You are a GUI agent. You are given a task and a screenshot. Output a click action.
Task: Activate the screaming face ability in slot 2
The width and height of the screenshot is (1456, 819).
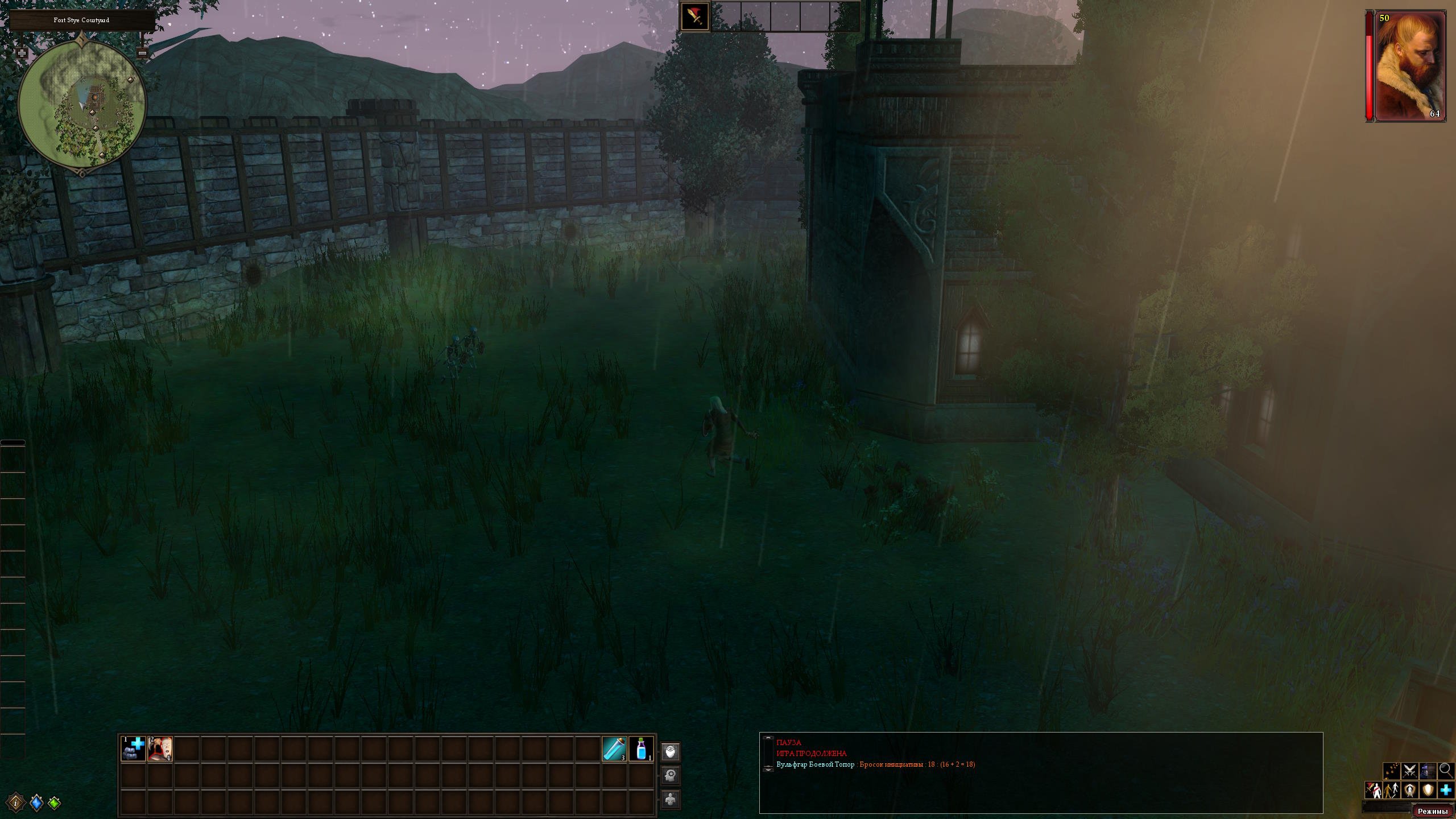tap(160, 748)
